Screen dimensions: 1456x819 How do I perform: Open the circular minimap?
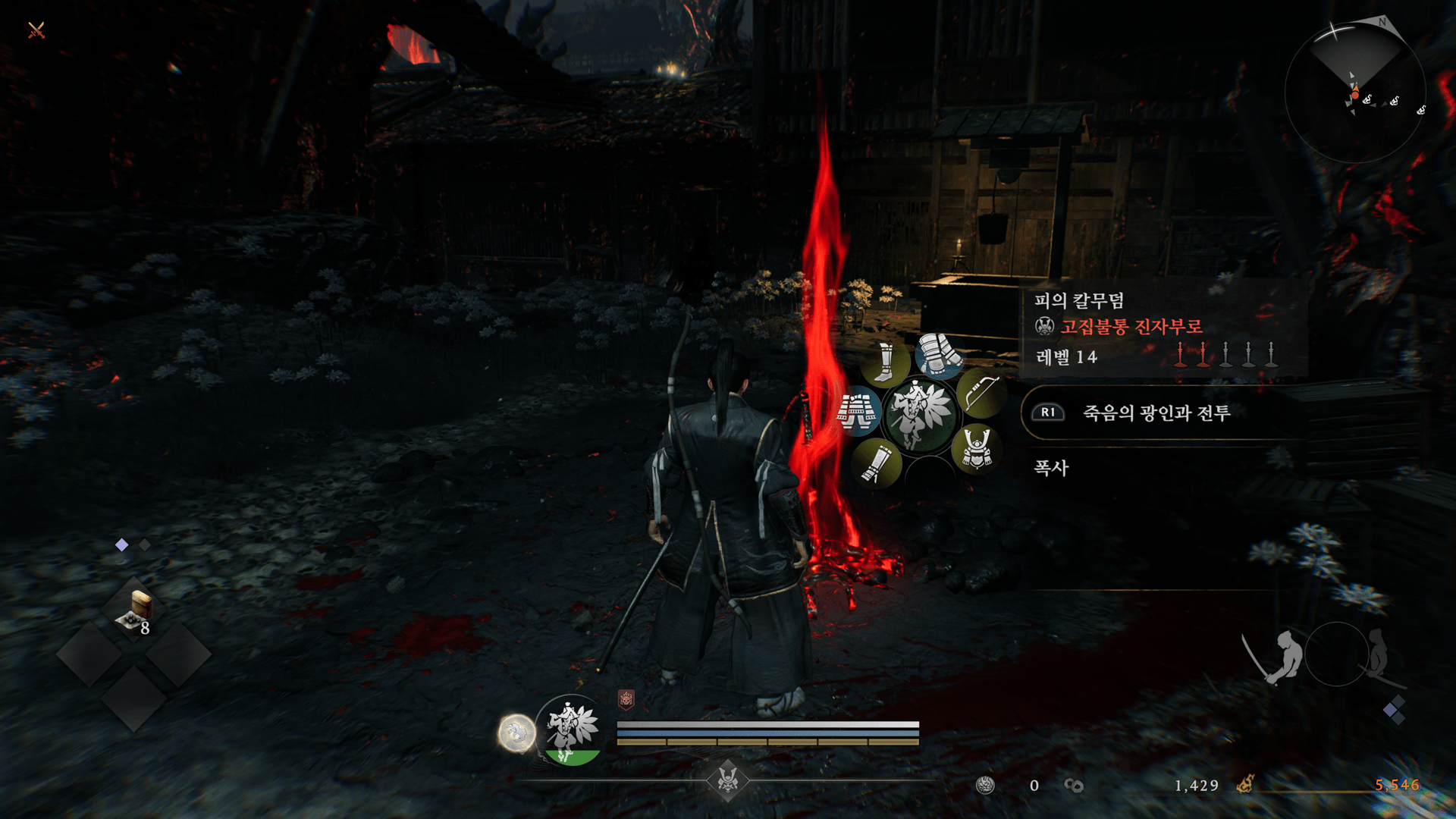coord(1355,93)
